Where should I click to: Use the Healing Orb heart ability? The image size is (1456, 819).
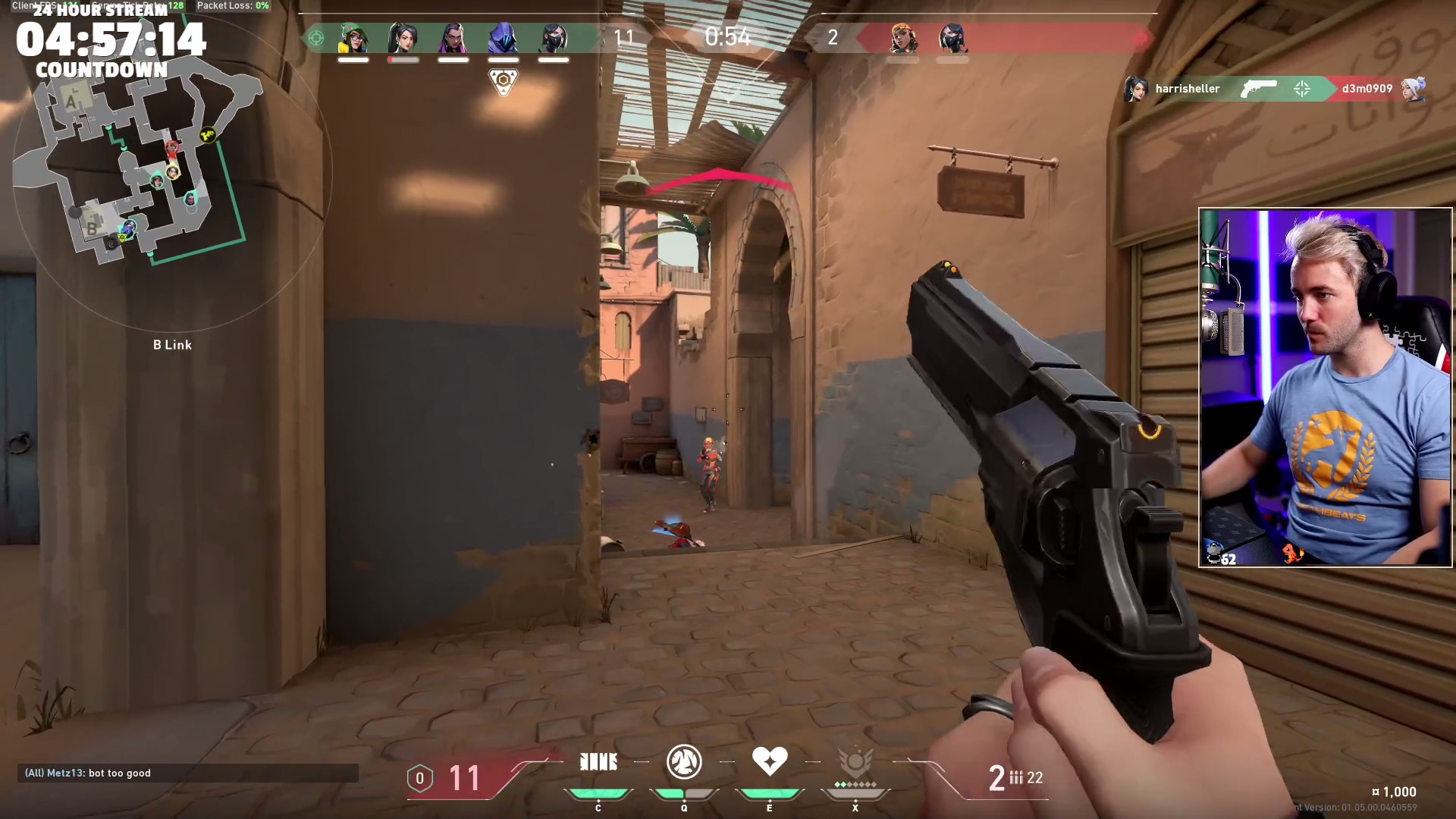pos(769,761)
